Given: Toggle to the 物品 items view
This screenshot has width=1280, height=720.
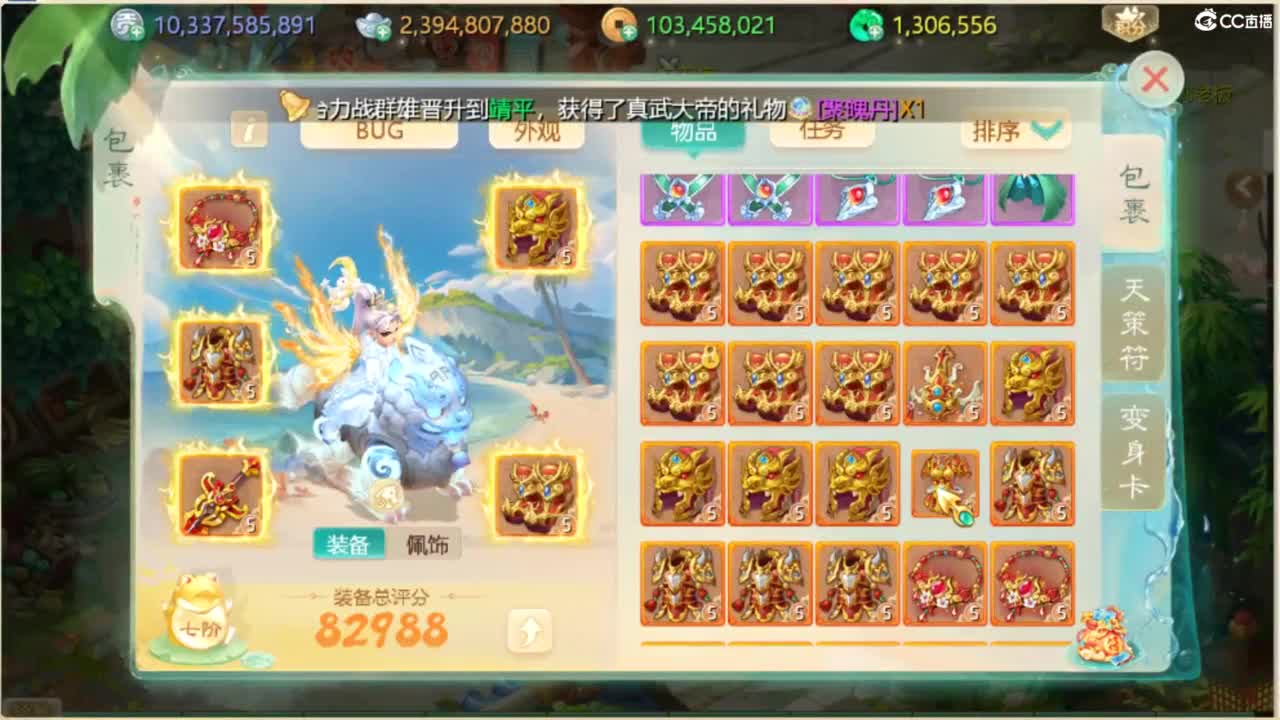Looking at the screenshot, I should coord(693,131).
